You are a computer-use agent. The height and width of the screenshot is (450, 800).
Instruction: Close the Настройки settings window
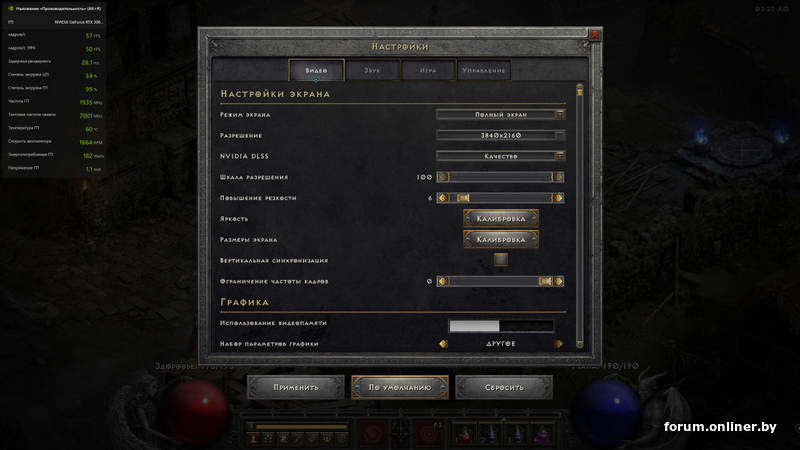click(x=595, y=35)
